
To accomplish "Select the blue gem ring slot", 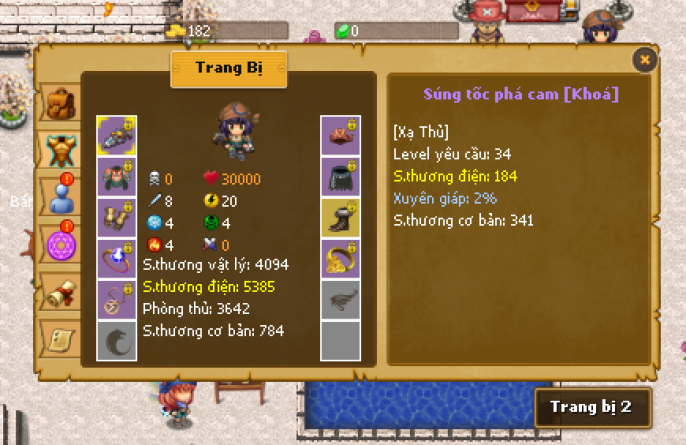I will click(116, 258).
